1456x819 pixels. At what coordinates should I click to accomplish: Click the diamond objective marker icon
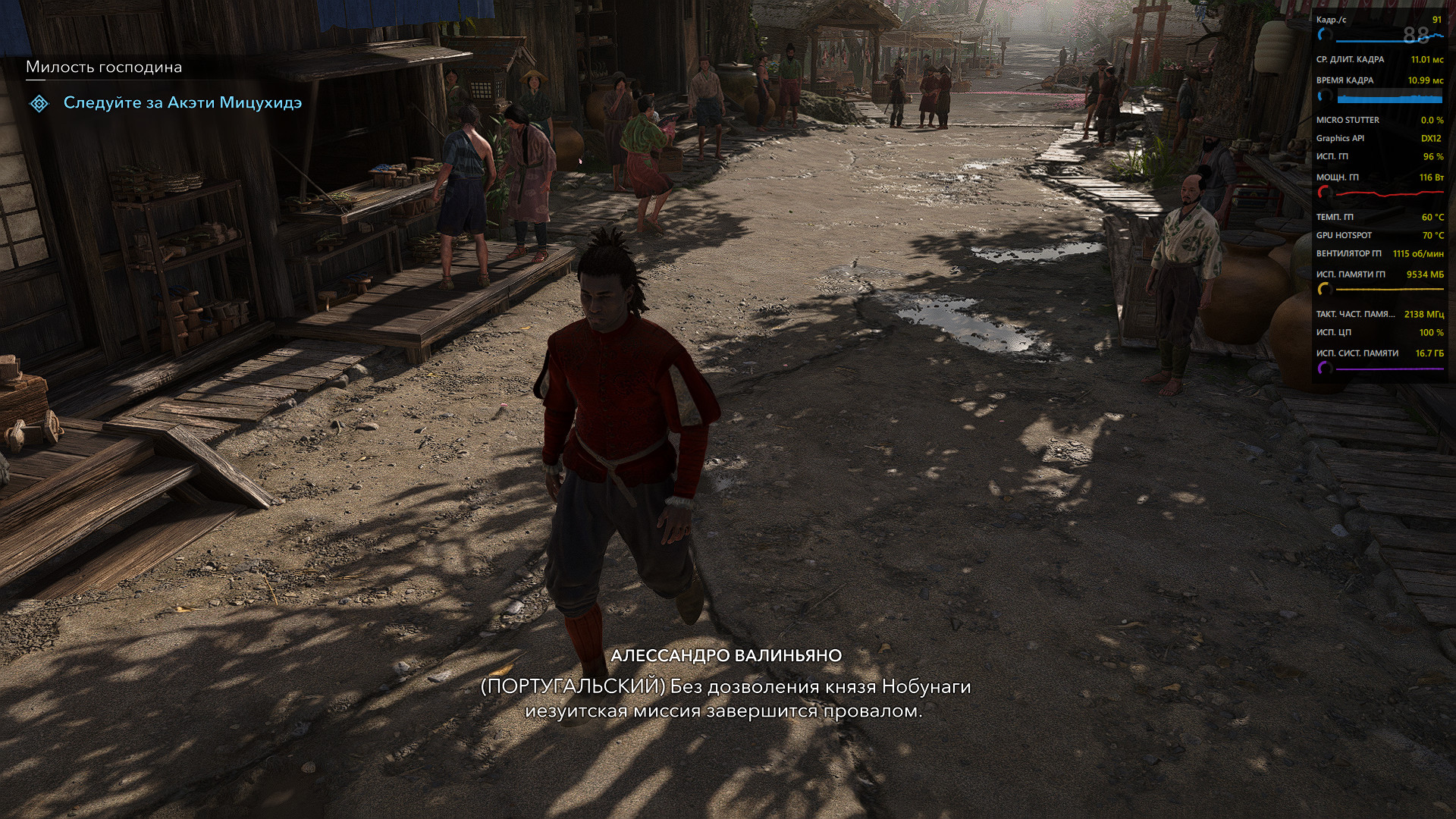(39, 103)
